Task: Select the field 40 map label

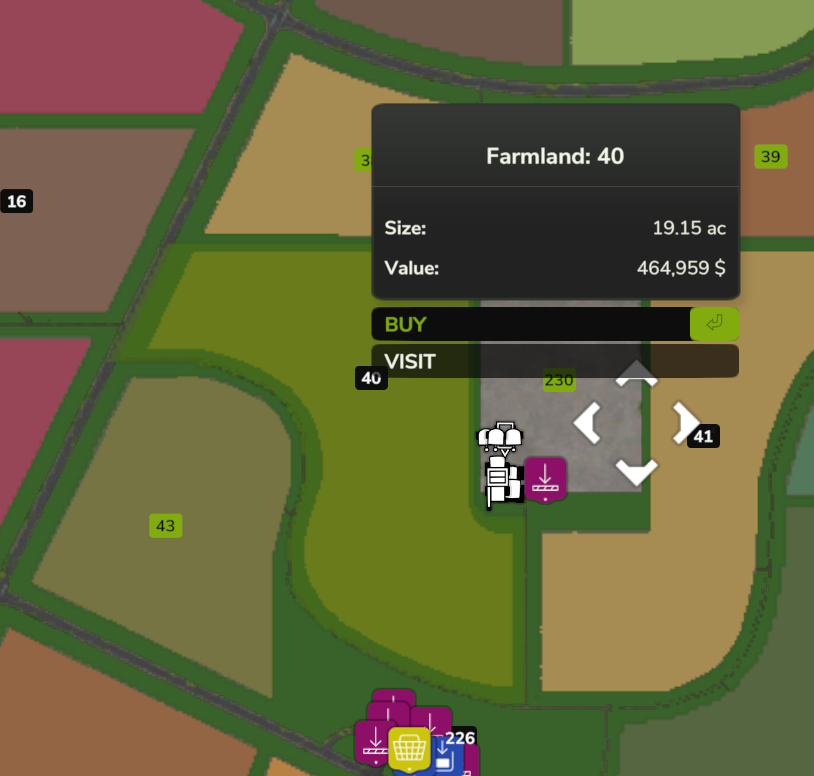Action: [371, 378]
